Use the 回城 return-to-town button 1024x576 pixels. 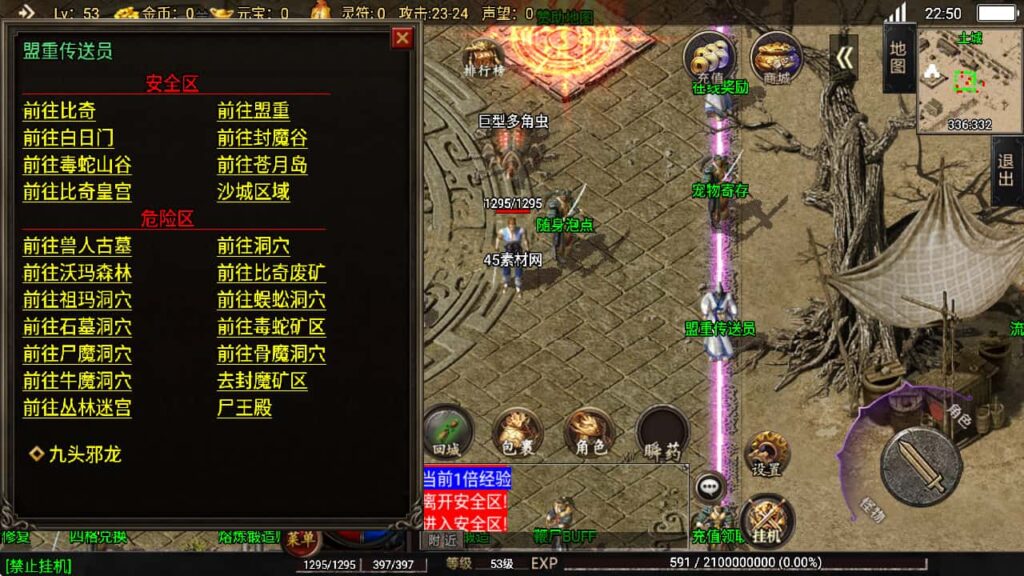(447, 430)
